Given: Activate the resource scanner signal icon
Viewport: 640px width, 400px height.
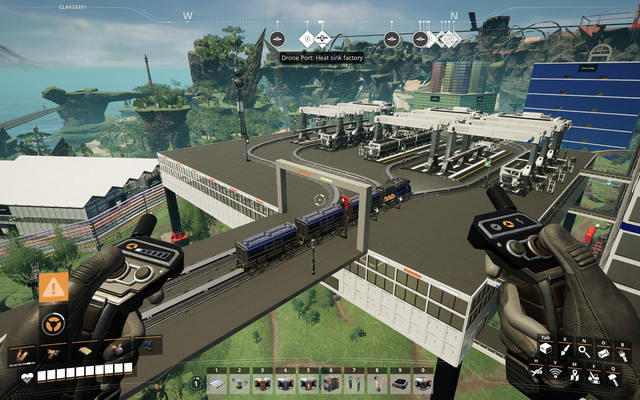Looking at the screenshot, I should [x=555, y=375].
